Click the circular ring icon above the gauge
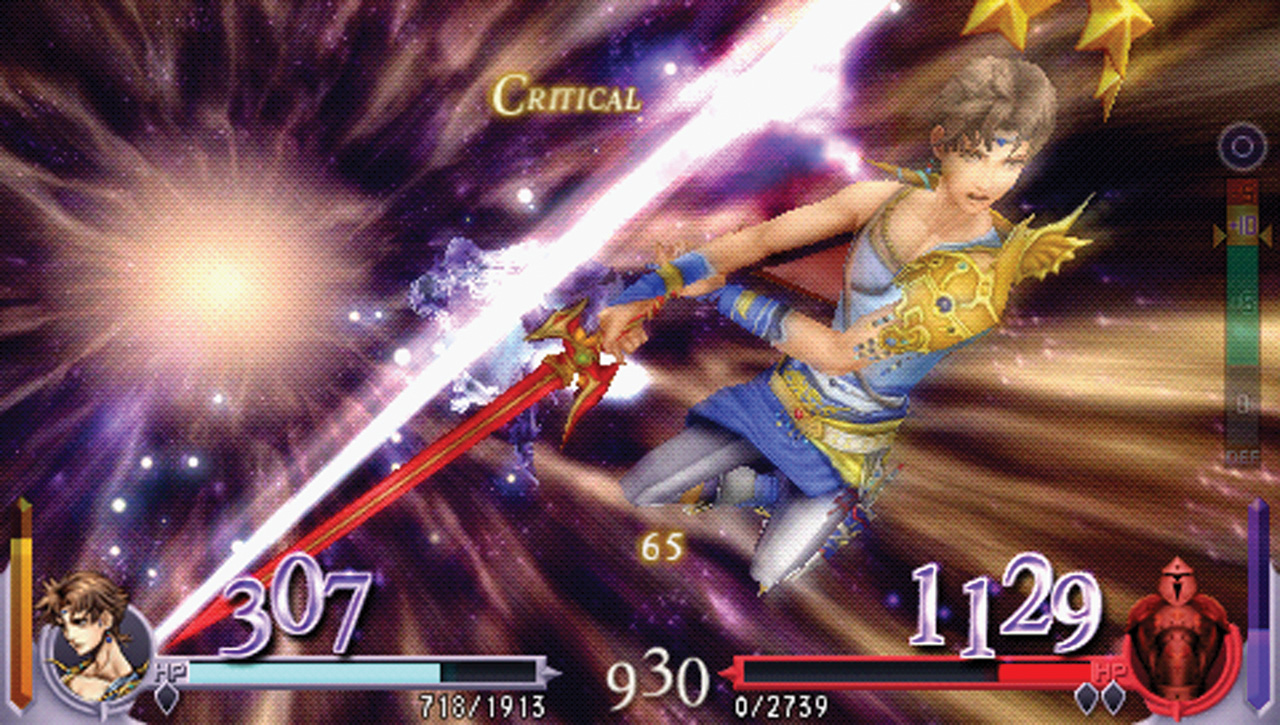This screenshot has width=1280, height=725. coord(1242,149)
